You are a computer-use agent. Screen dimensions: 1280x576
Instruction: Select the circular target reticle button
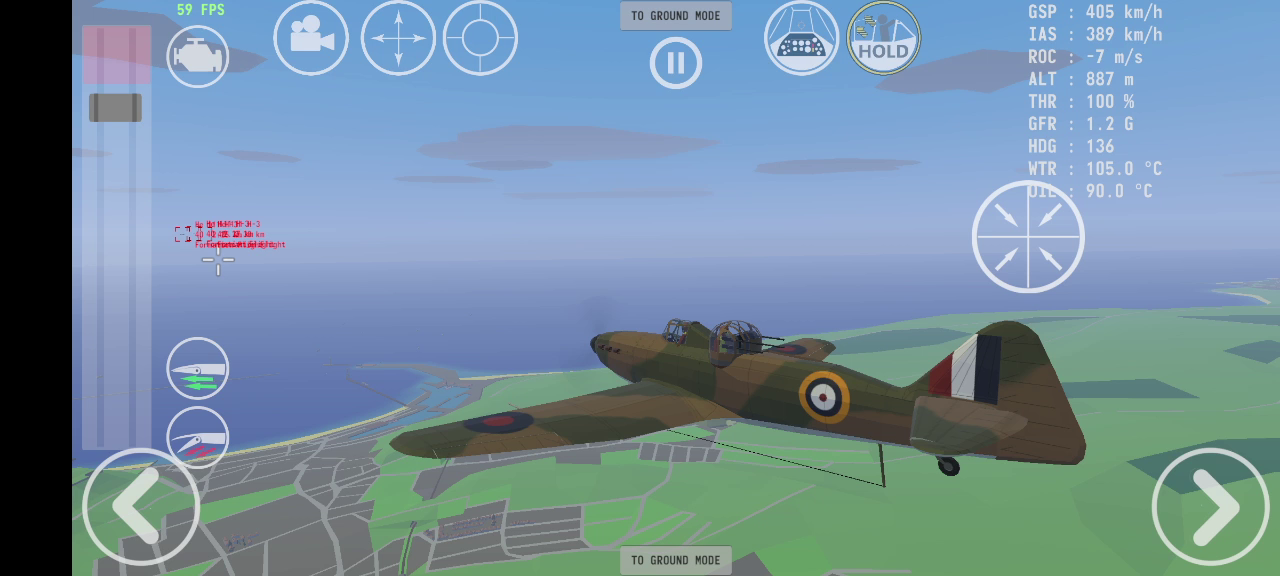coord(480,38)
